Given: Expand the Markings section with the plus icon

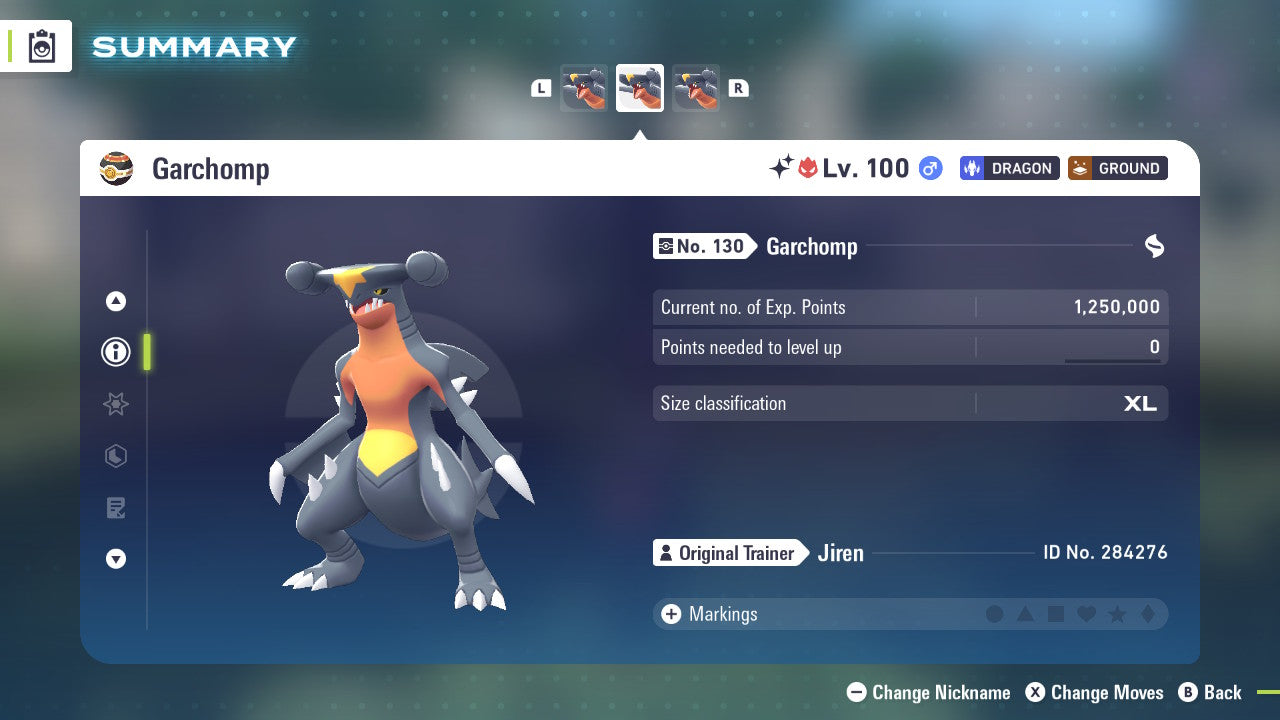Looking at the screenshot, I should coord(670,614).
